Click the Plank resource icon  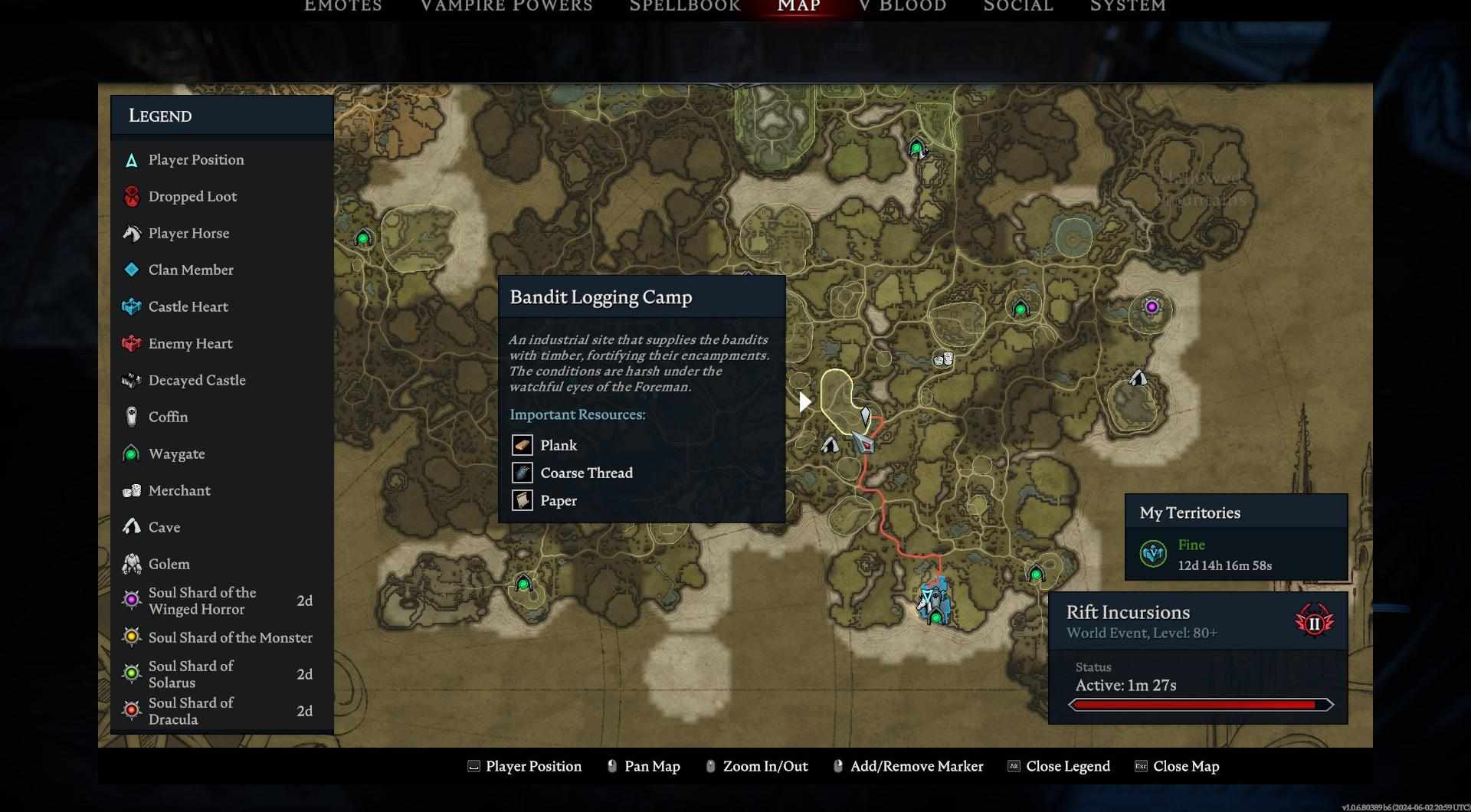[523, 445]
